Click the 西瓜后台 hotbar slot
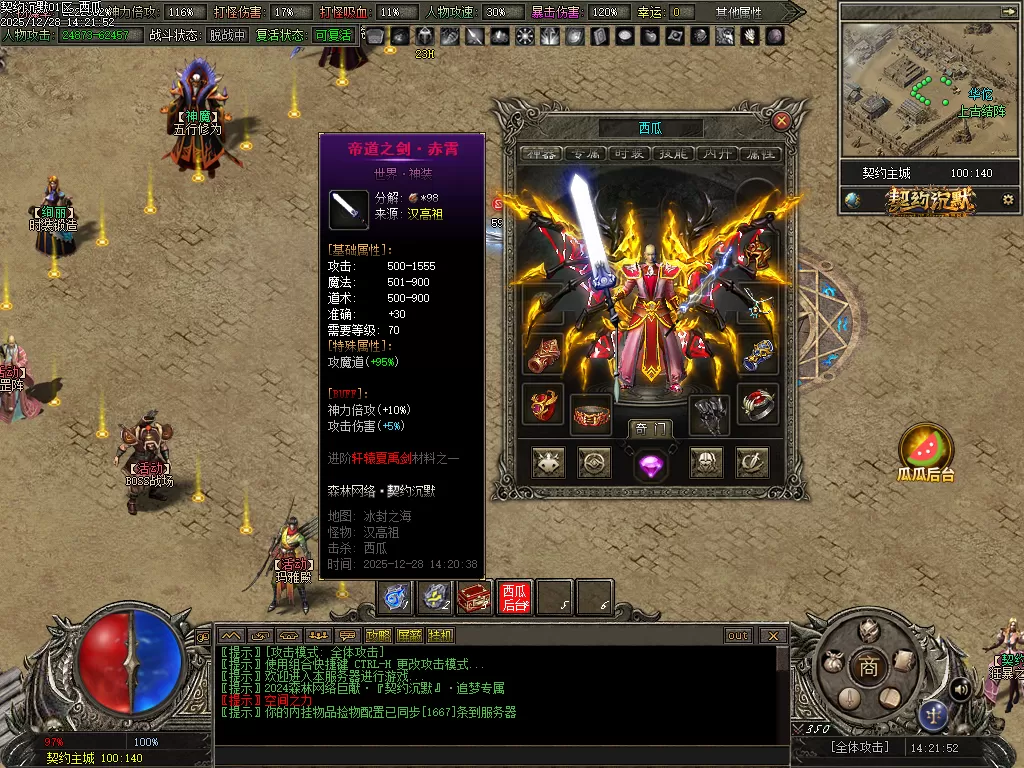 [515, 597]
